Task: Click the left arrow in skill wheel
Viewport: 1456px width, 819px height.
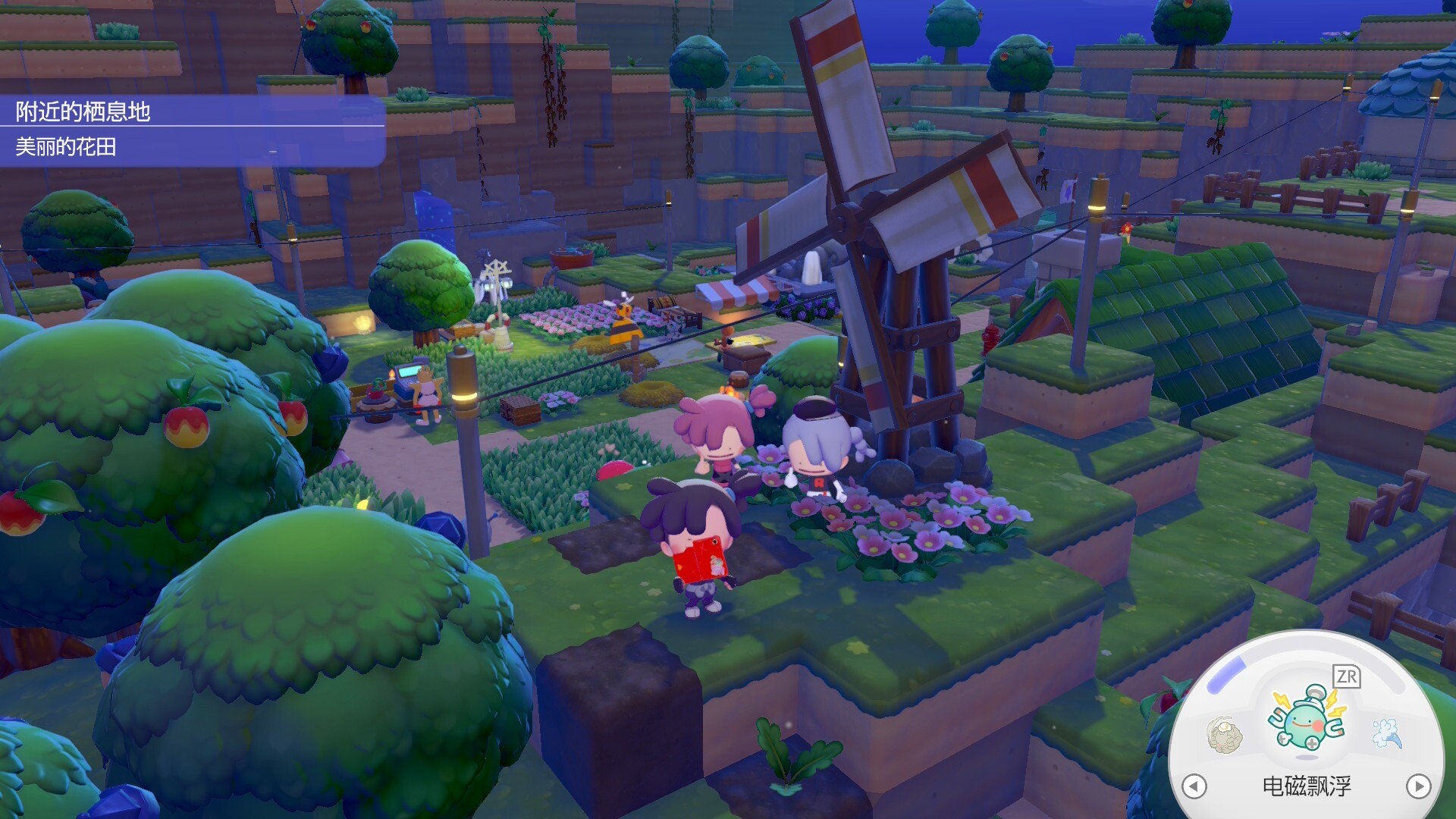Action: coord(1194,786)
